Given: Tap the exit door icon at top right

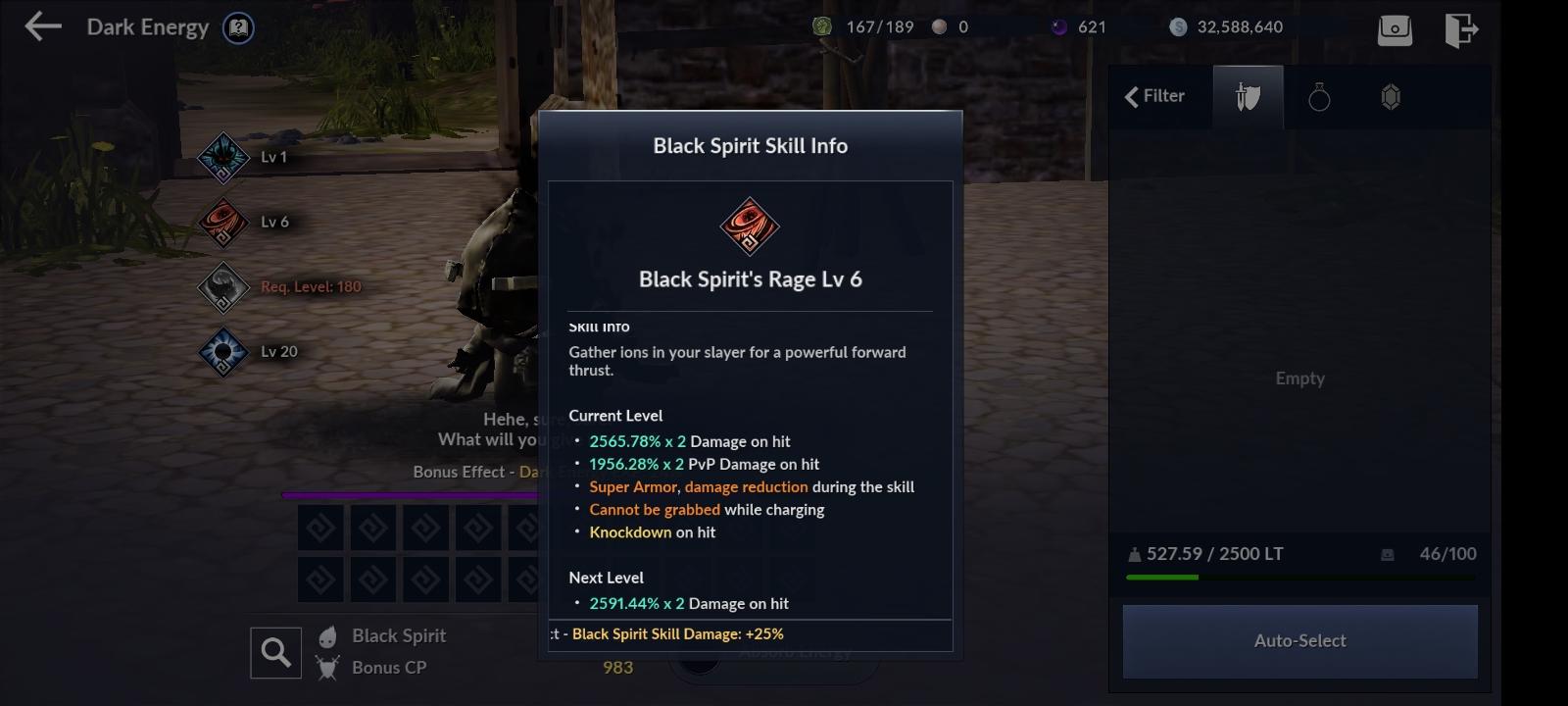Looking at the screenshot, I should (x=1462, y=29).
